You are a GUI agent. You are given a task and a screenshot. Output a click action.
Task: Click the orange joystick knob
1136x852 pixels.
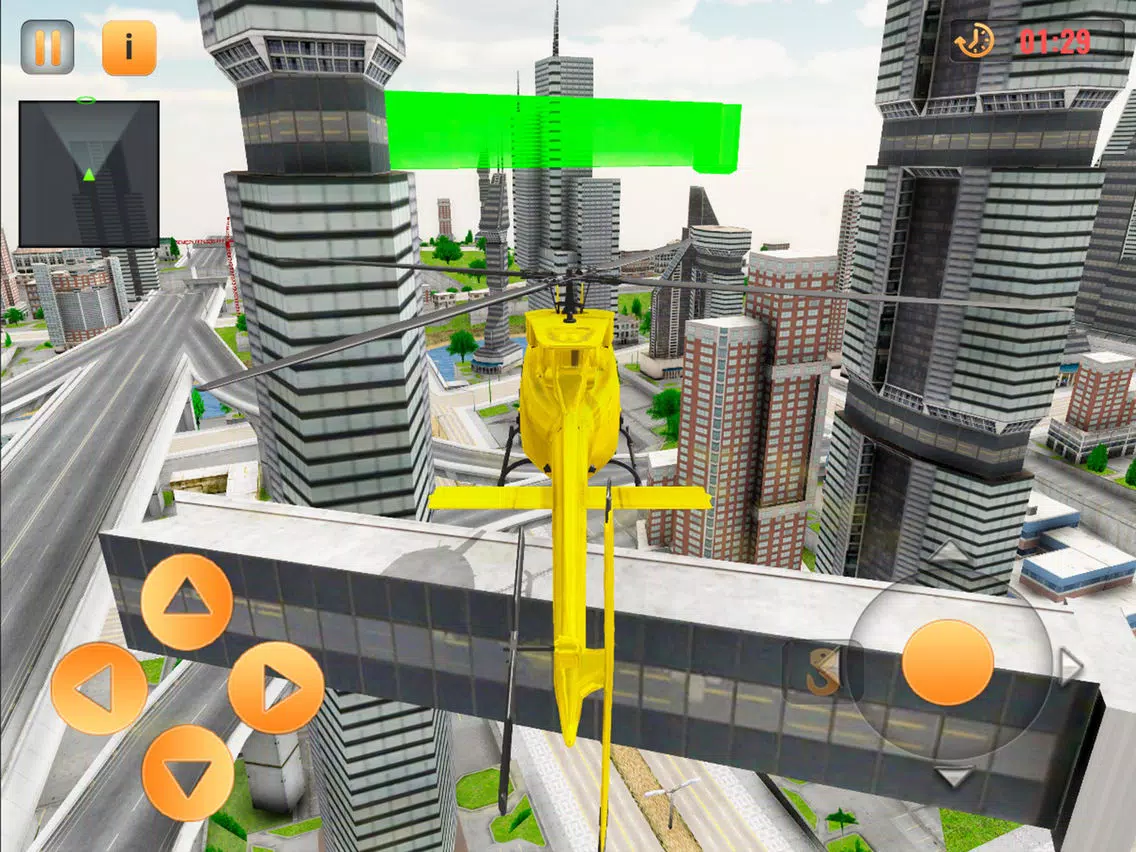[947, 662]
